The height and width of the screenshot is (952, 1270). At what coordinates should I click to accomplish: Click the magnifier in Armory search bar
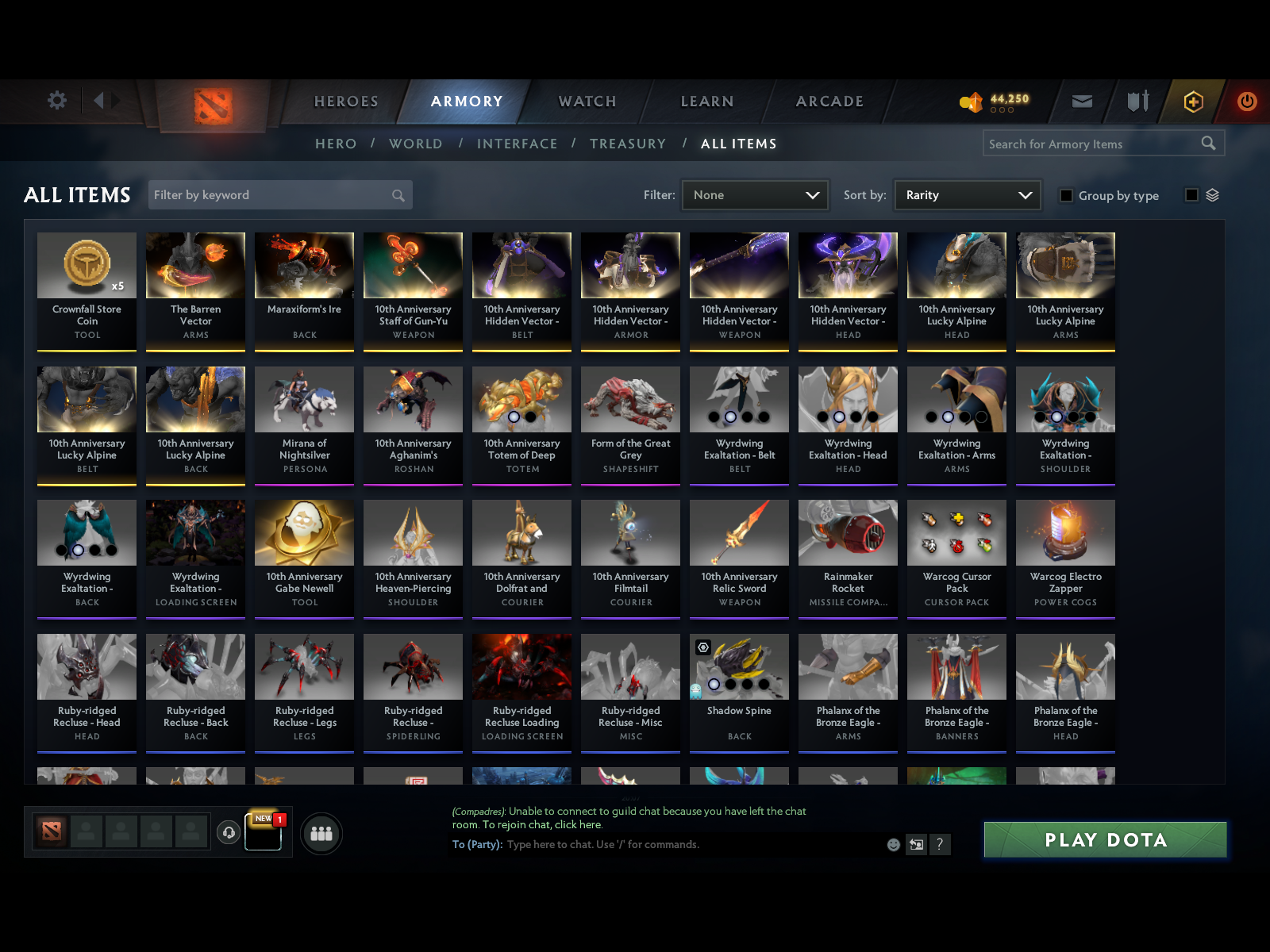tap(1209, 144)
